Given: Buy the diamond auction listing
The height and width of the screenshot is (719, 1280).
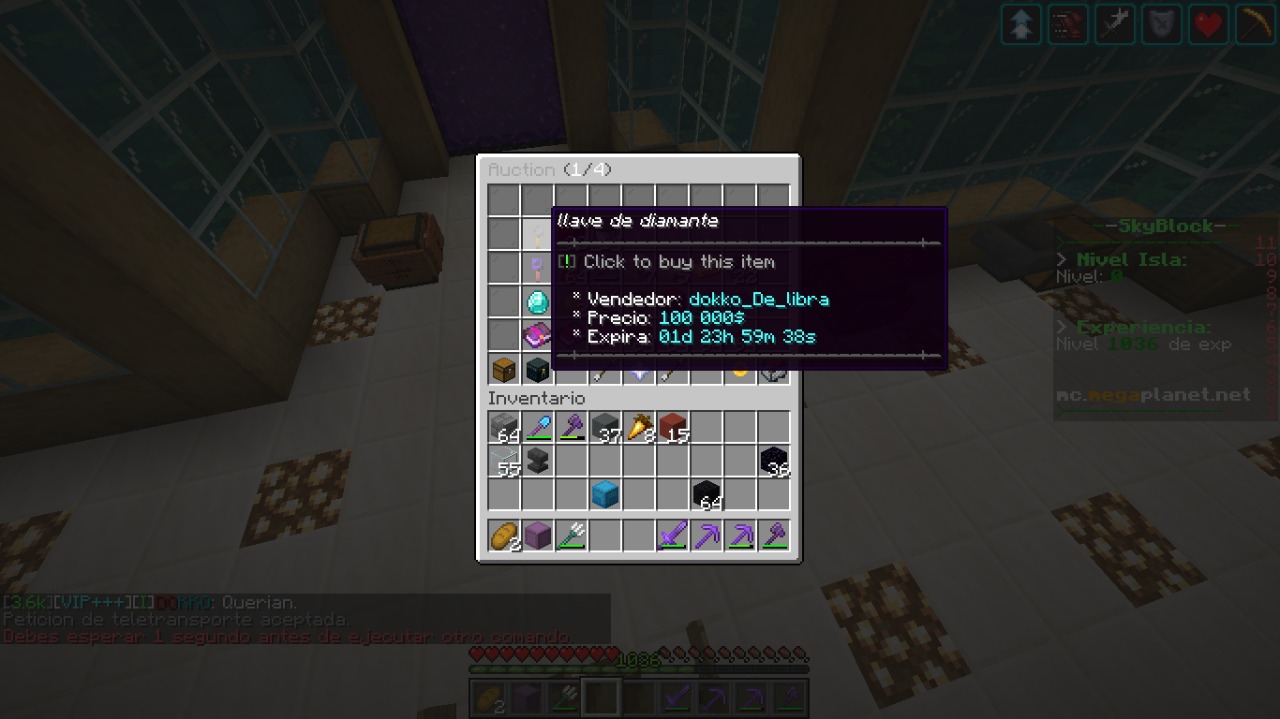Looking at the screenshot, I should 537,301.
